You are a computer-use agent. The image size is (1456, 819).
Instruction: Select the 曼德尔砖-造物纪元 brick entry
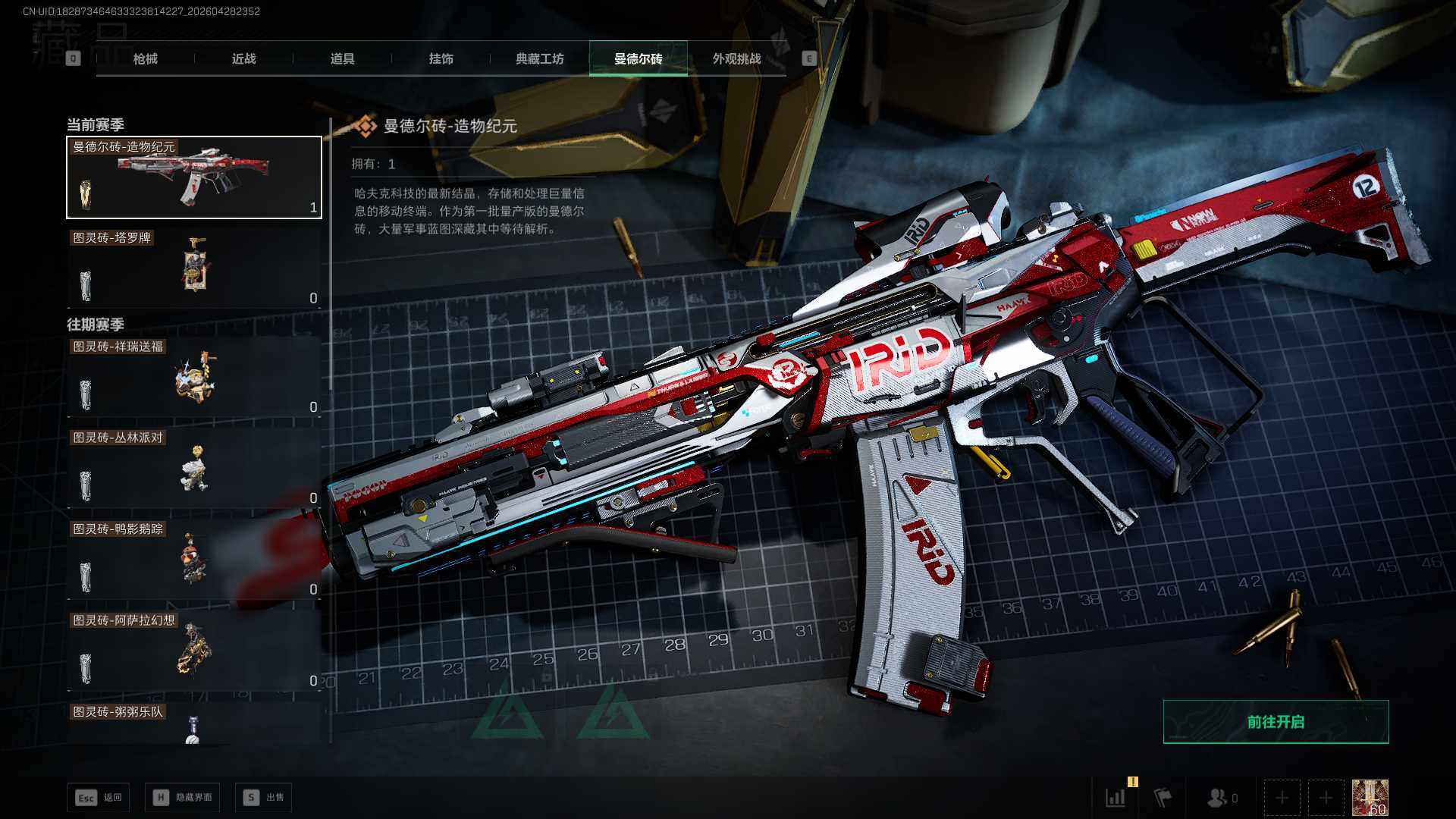pyautogui.click(x=194, y=177)
